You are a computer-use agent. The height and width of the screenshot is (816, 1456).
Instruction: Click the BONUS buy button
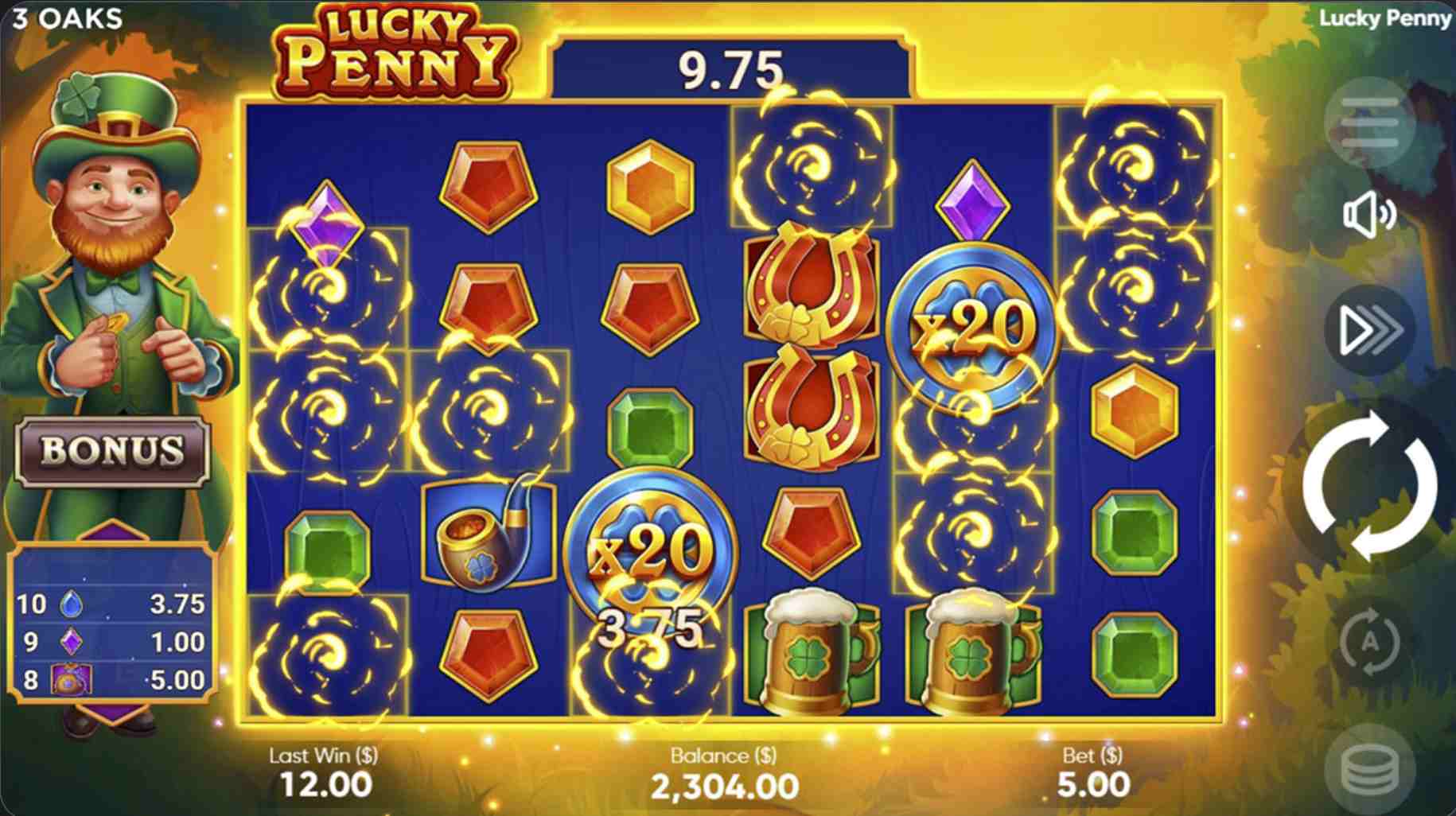[x=112, y=451]
